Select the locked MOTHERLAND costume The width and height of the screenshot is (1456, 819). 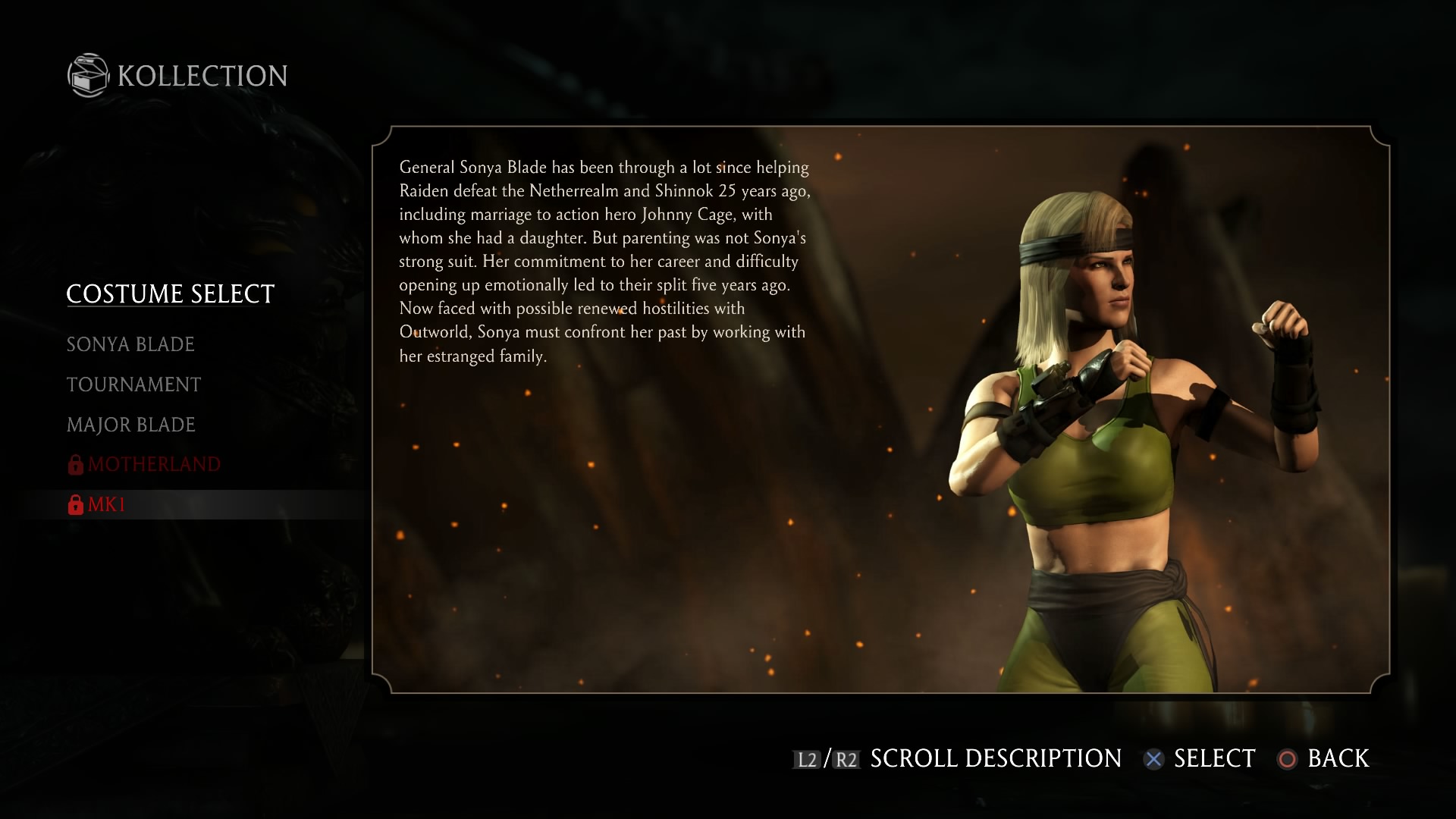pyautogui.click(x=154, y=464)
